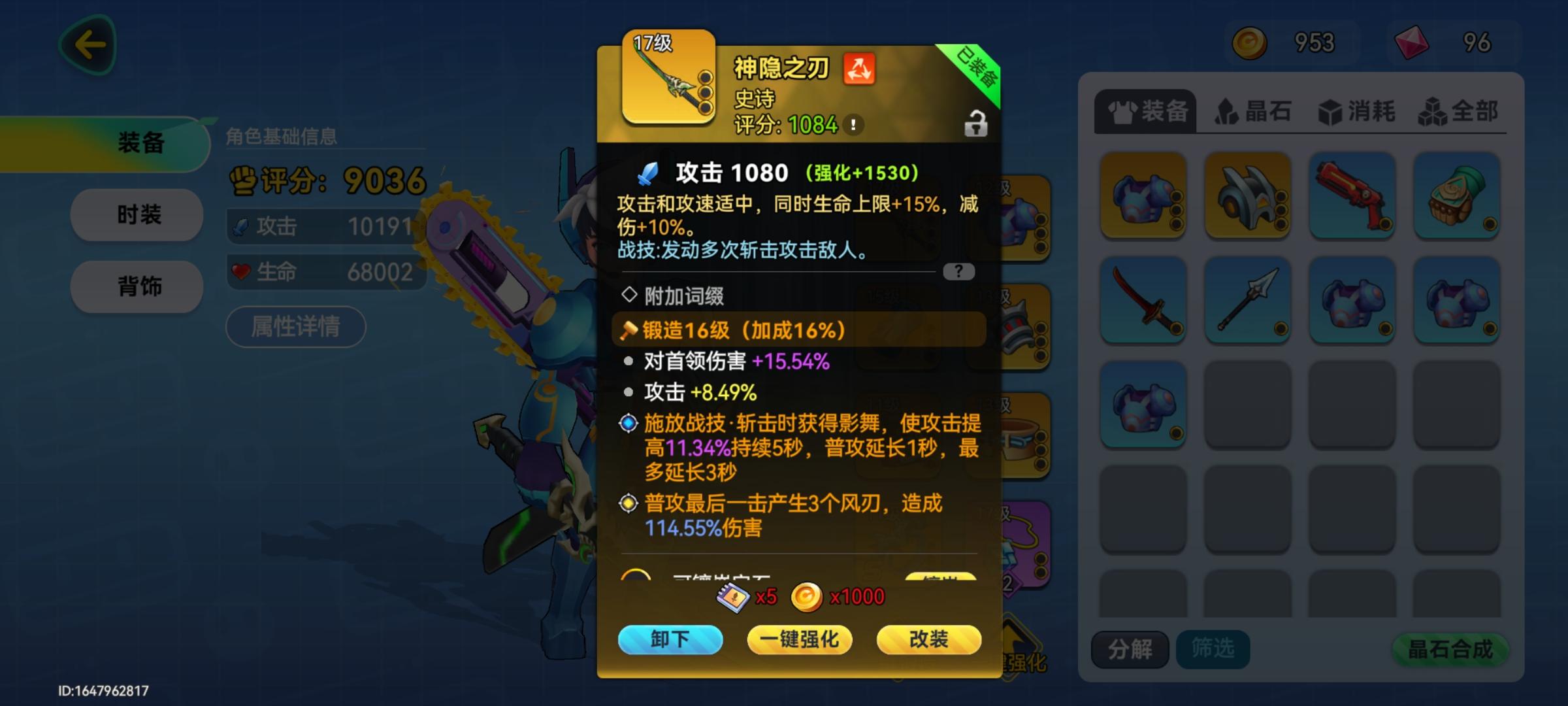The image size is (1568, 706).
Task: Tap the back arrow at top left
Action: pyautogui.click(x=88, y=44)
